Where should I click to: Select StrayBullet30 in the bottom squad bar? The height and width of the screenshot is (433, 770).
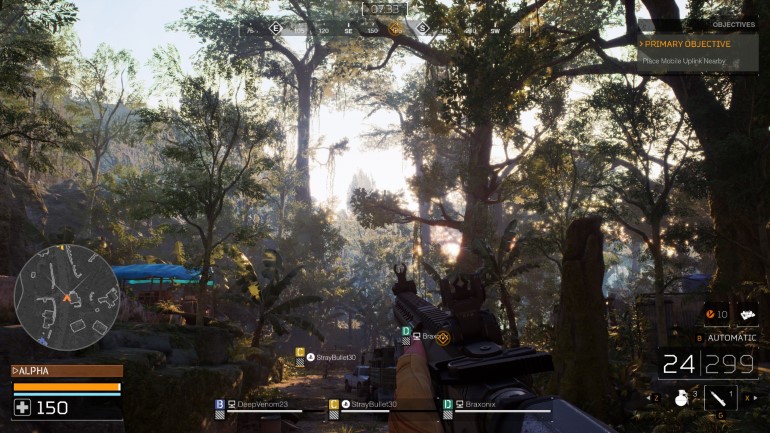pos(374,405)
